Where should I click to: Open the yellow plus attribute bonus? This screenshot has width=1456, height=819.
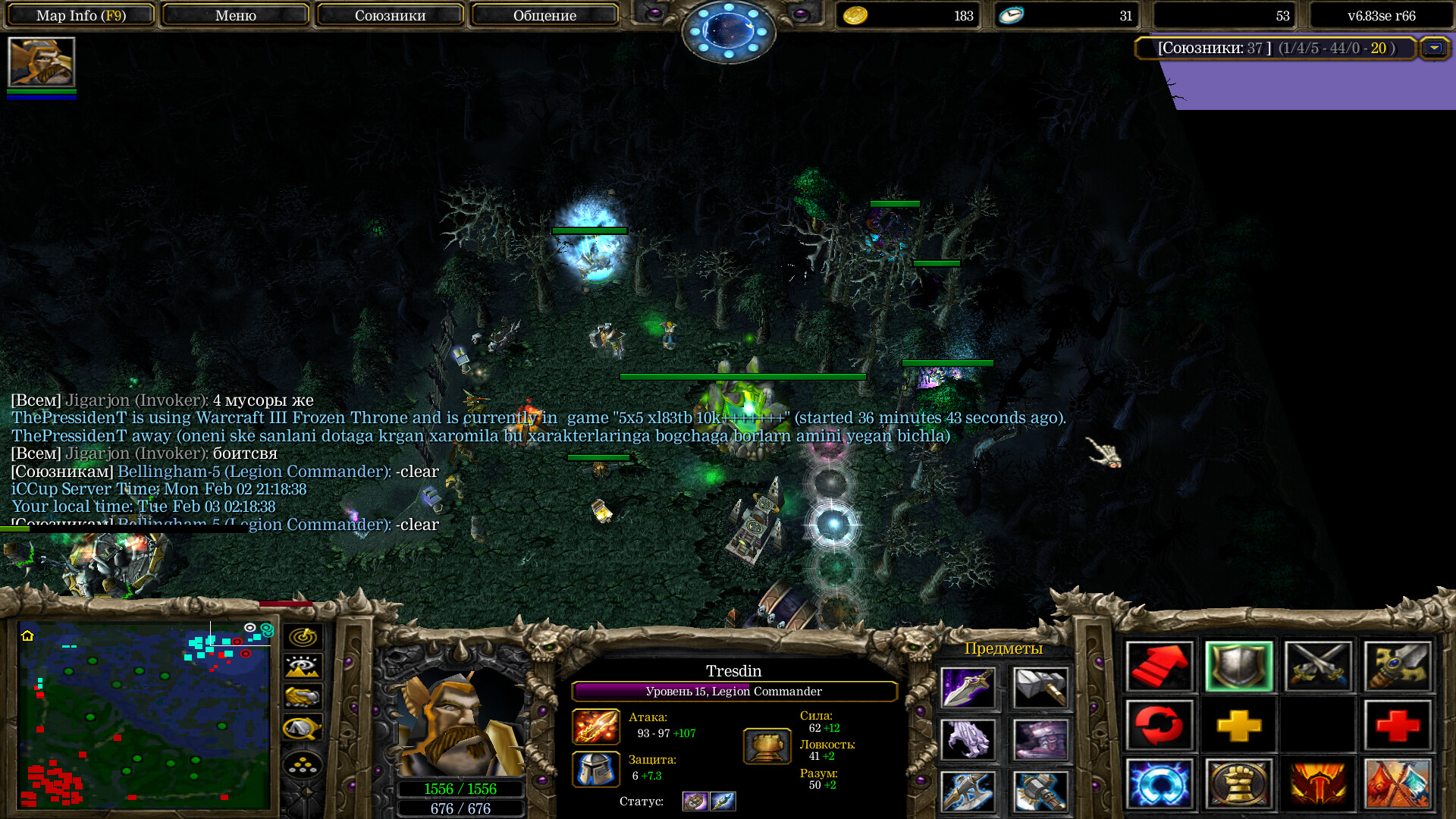[x=1239, y=726]
